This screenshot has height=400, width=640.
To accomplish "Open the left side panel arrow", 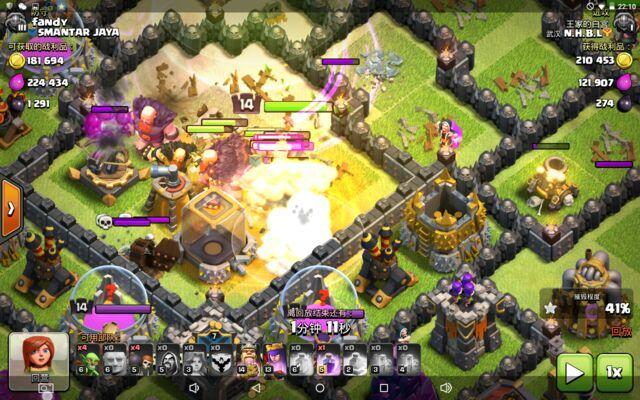I will pos(11,208).
